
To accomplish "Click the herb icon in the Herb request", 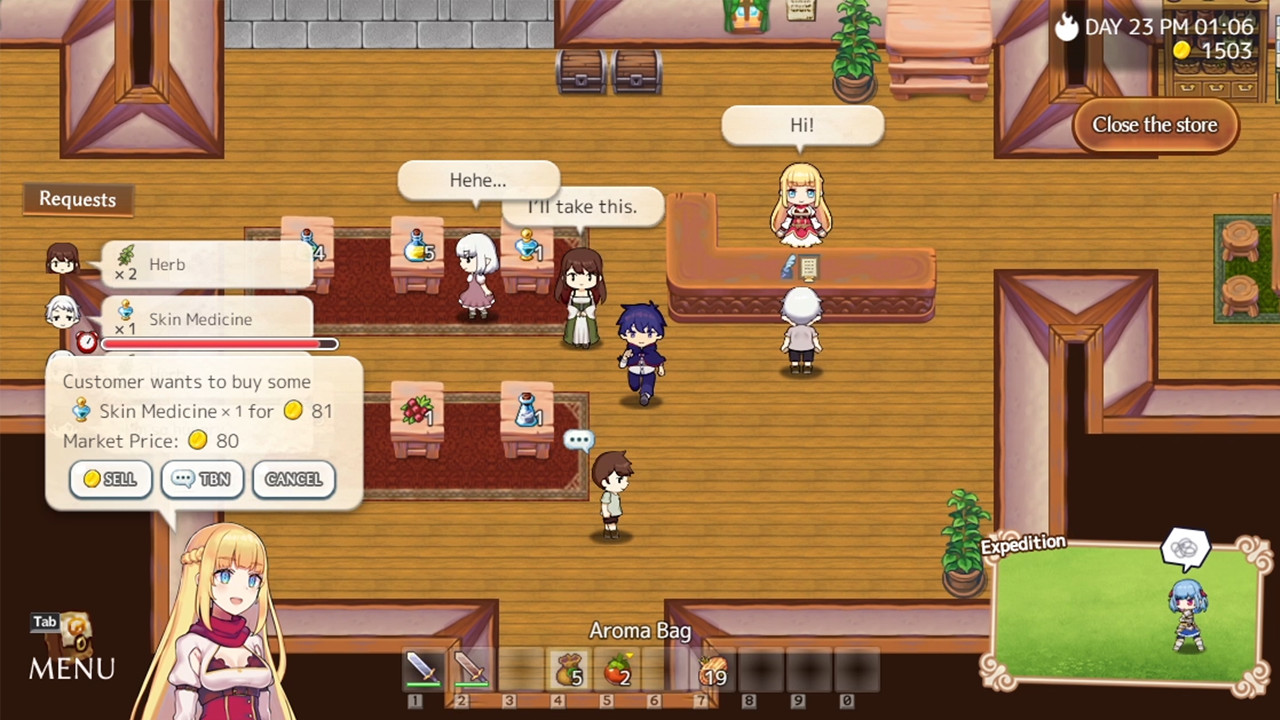I will click(x=126, y=256).
